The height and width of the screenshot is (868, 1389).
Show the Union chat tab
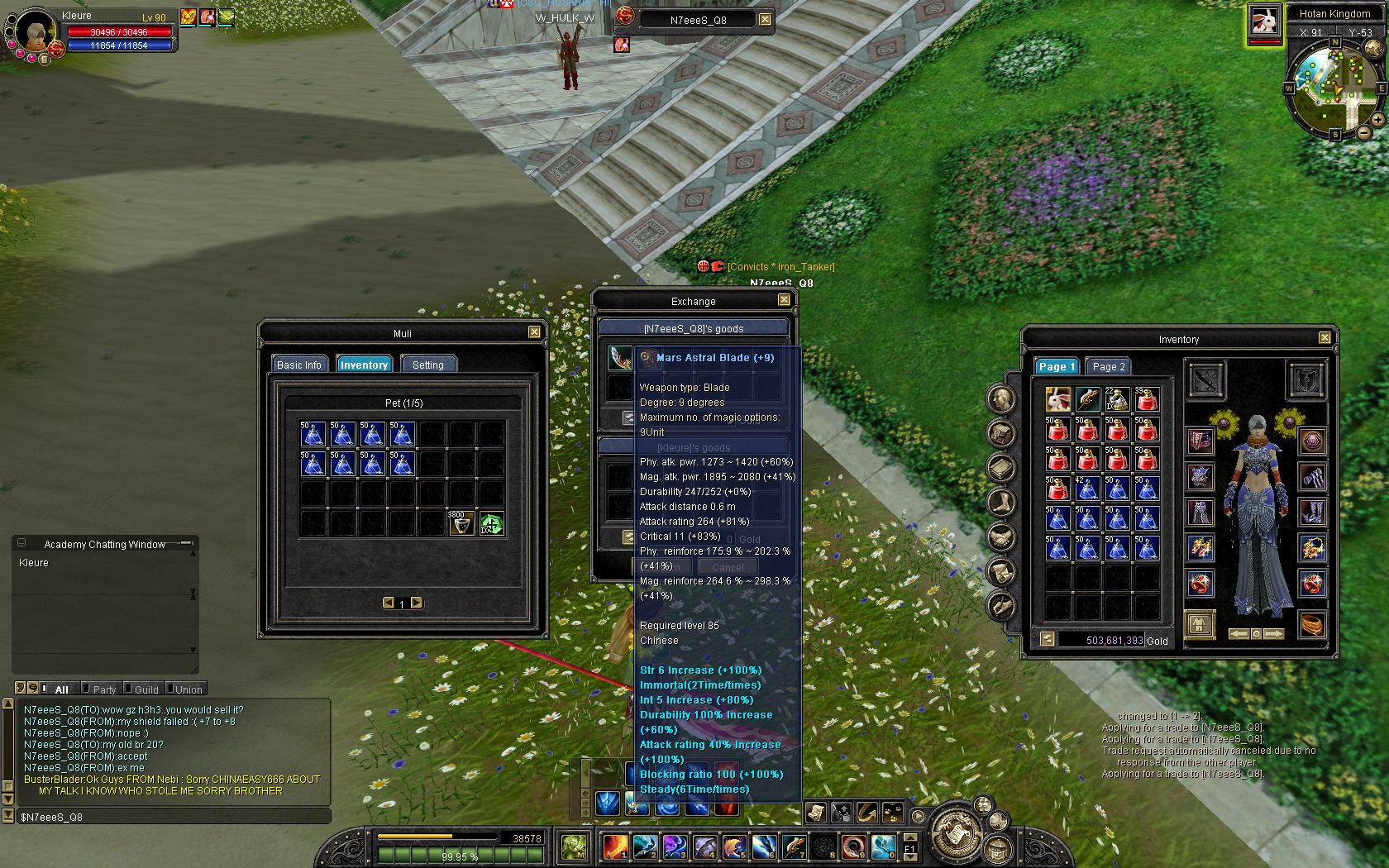(x=188, y=689)
